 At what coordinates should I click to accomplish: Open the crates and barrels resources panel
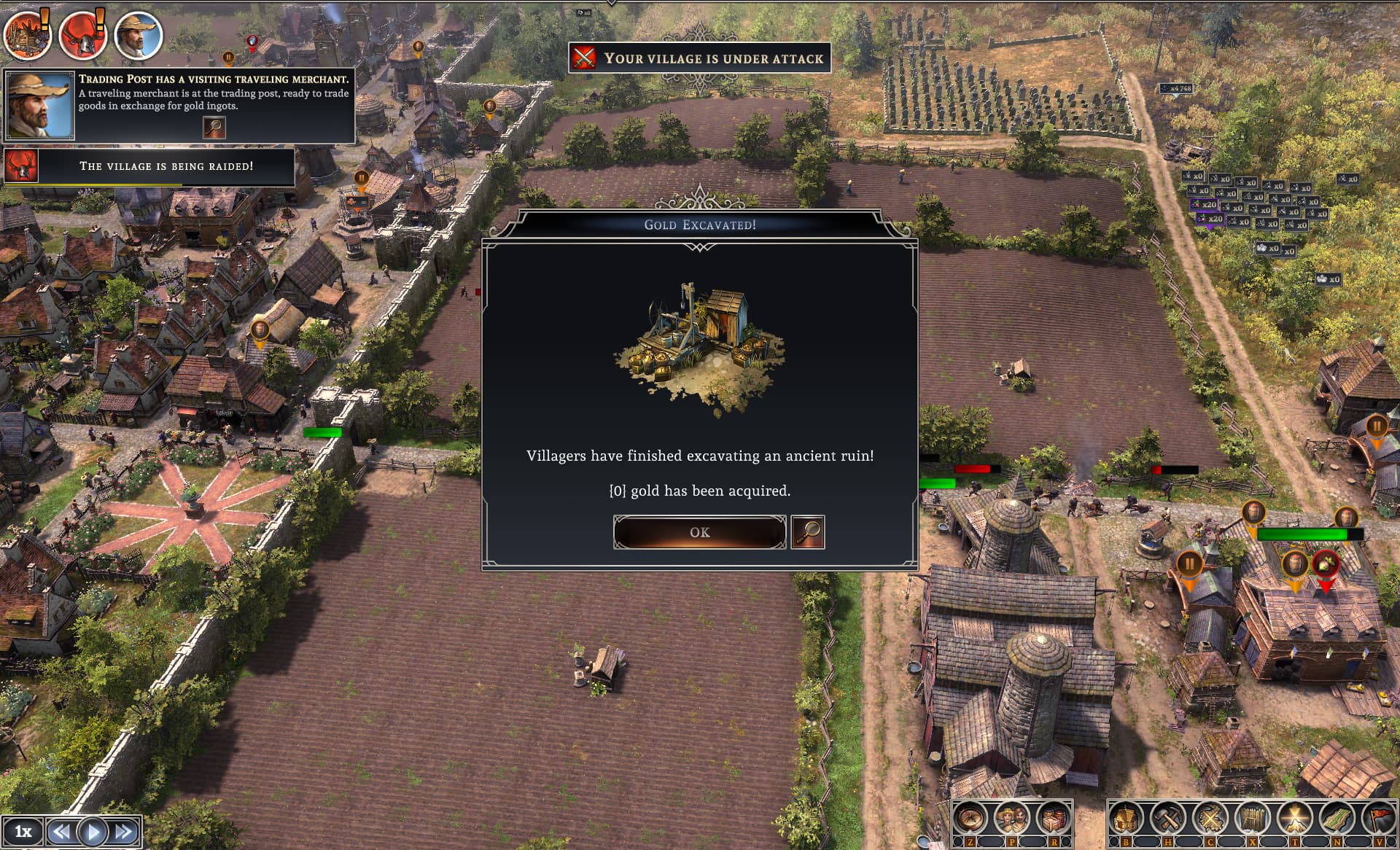[1053, 818]
